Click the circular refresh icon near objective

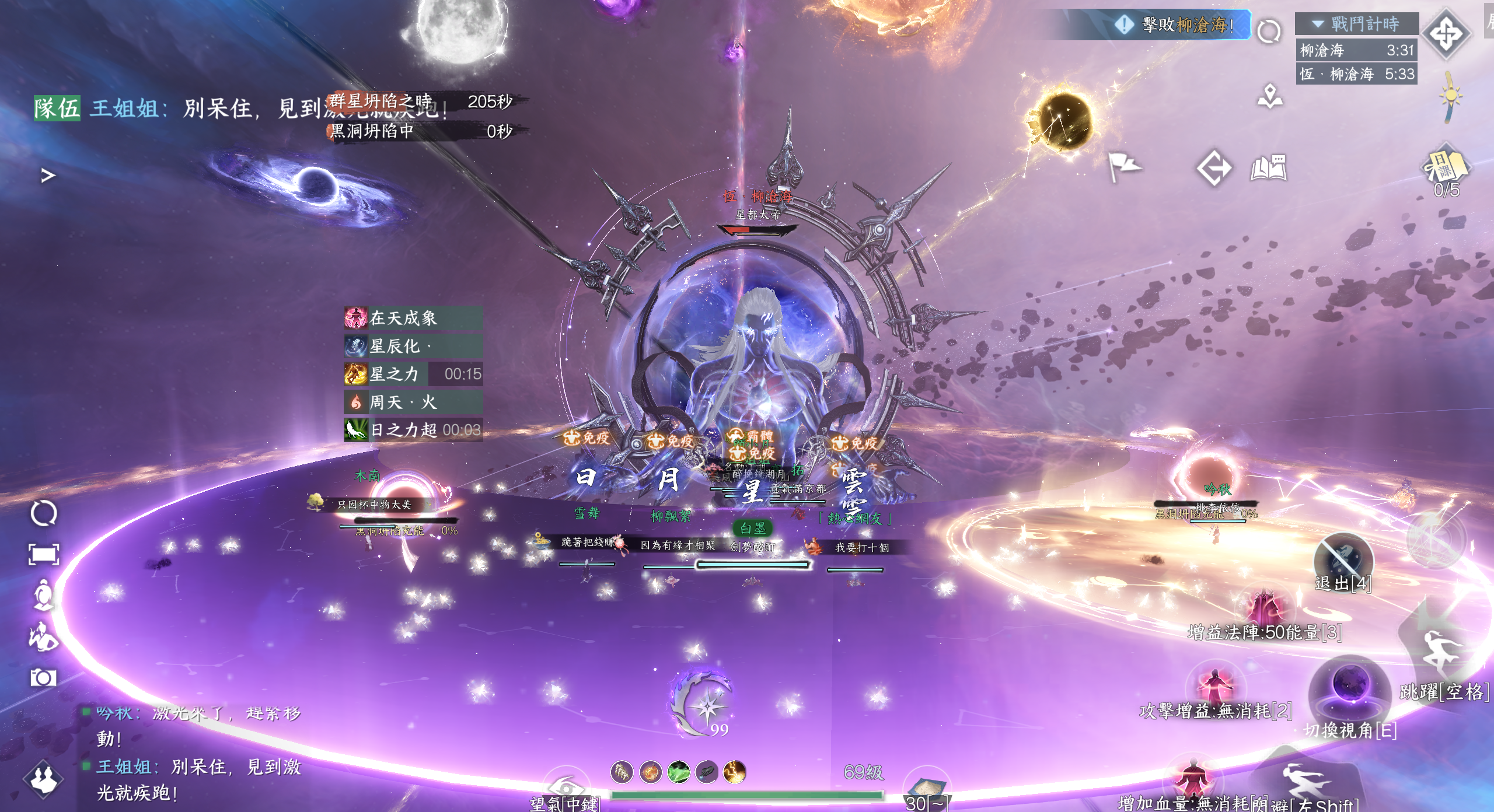[x=1269, y=32]
